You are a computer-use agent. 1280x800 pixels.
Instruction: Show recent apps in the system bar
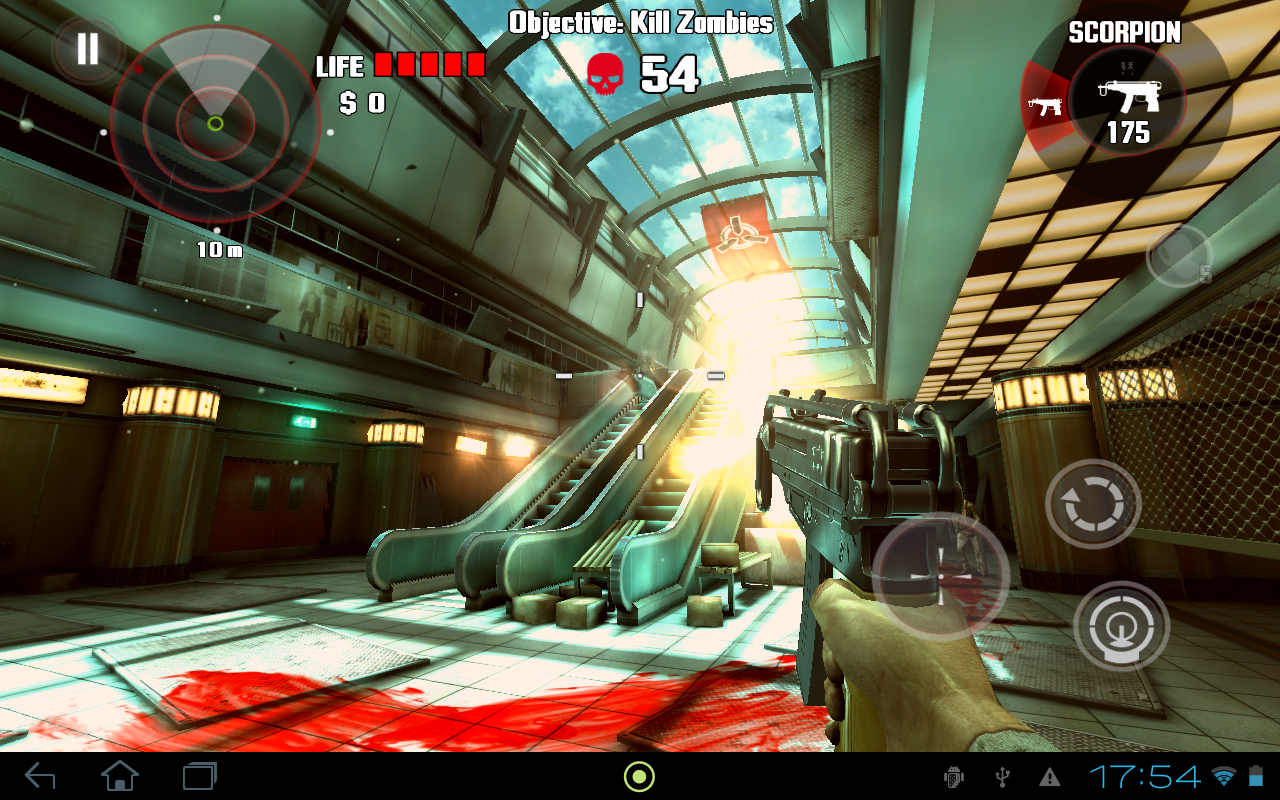[200, 775]
